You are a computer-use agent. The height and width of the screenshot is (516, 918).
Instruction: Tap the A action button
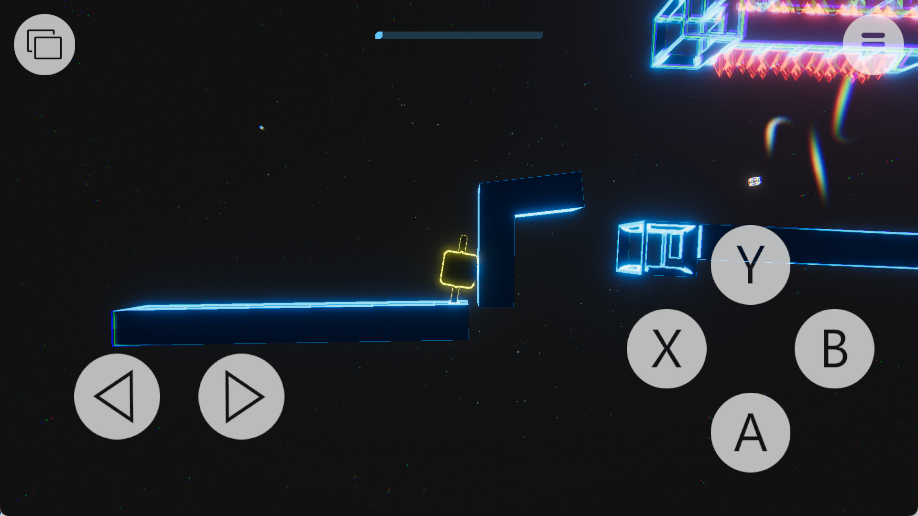point(750,433)
